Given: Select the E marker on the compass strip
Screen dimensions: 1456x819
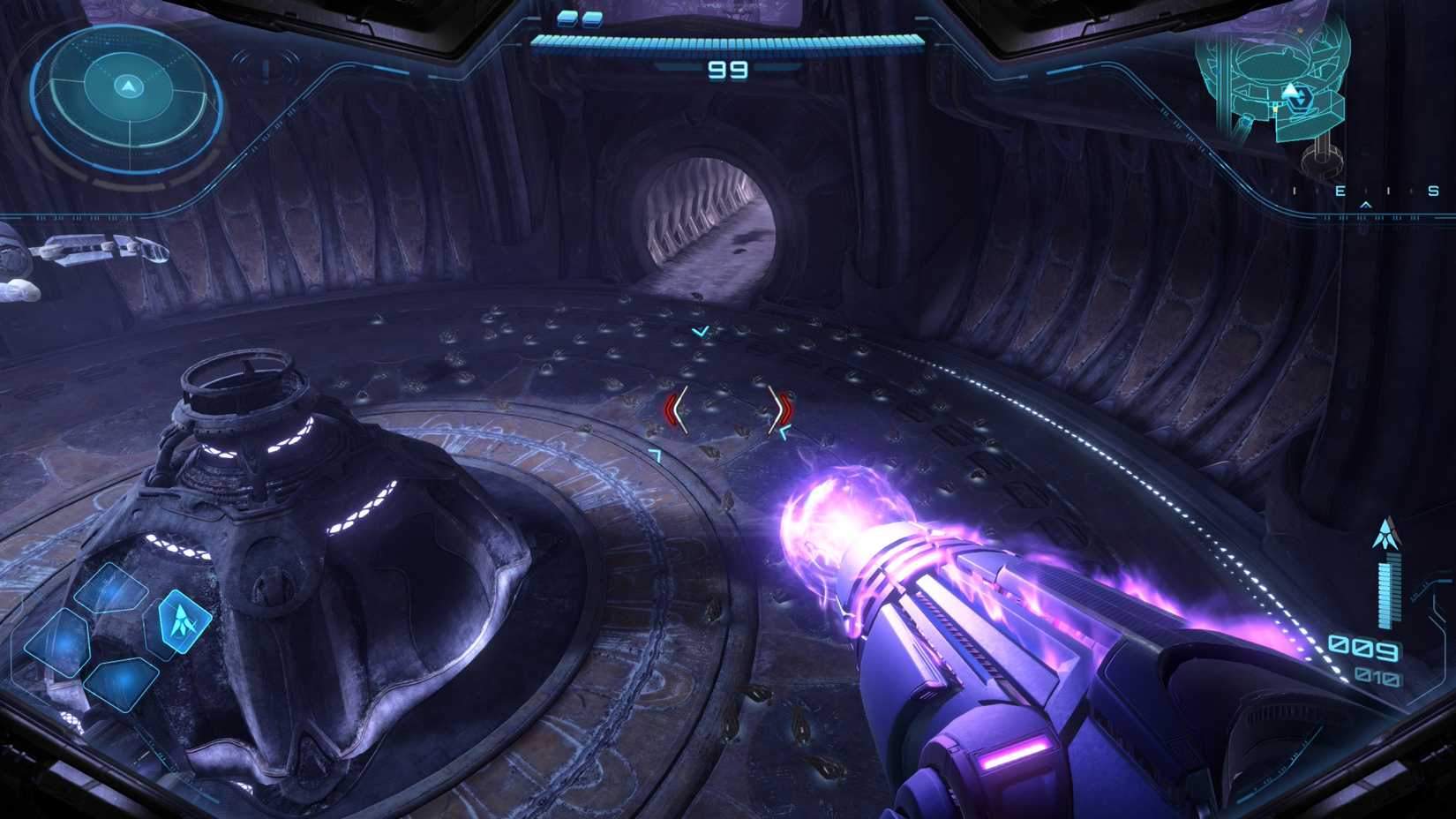Looking at the screenshot, I should (1342, 191).
